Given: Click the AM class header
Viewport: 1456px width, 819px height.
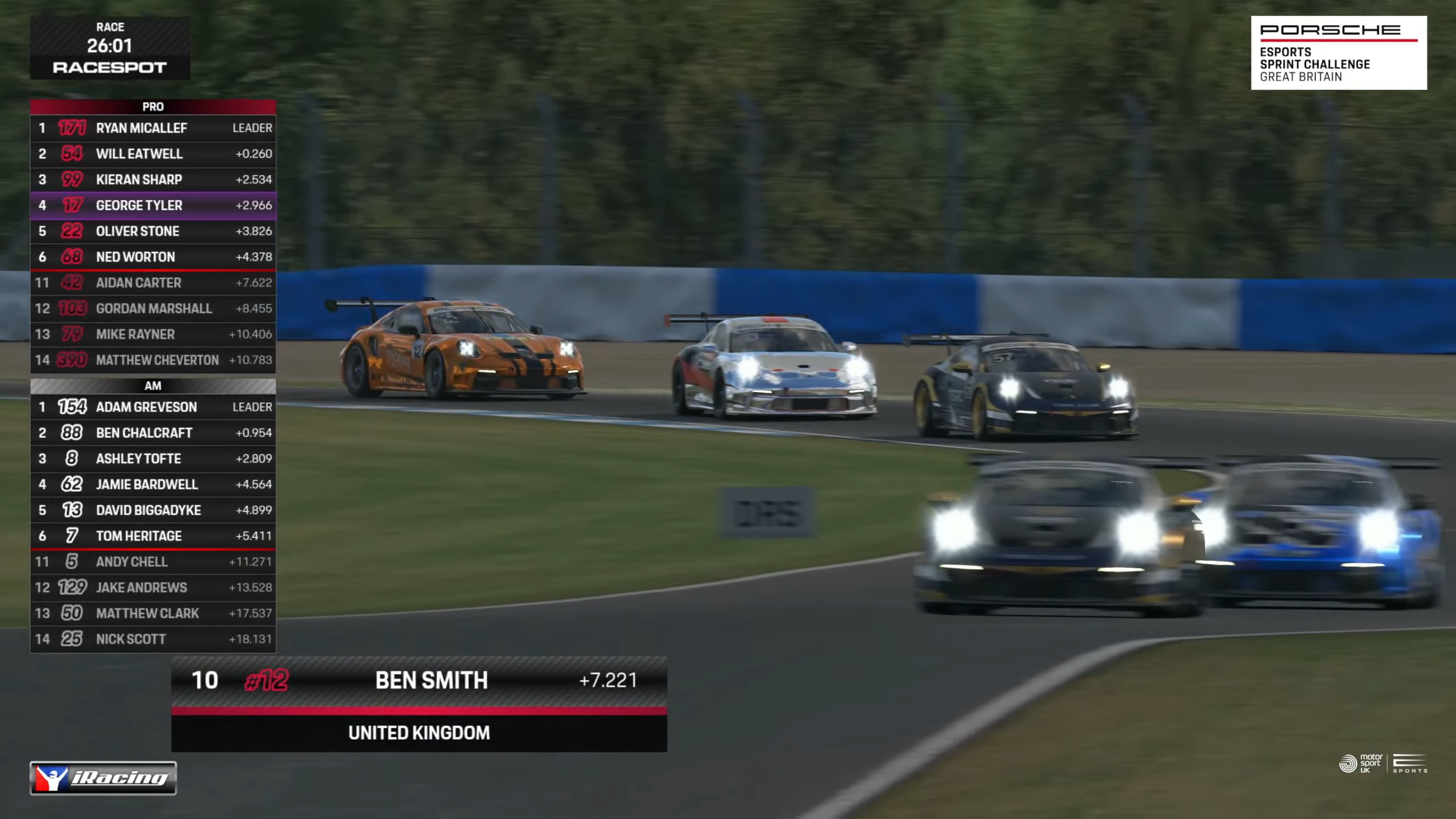Looking at the screenshot, I should point(152,386).
